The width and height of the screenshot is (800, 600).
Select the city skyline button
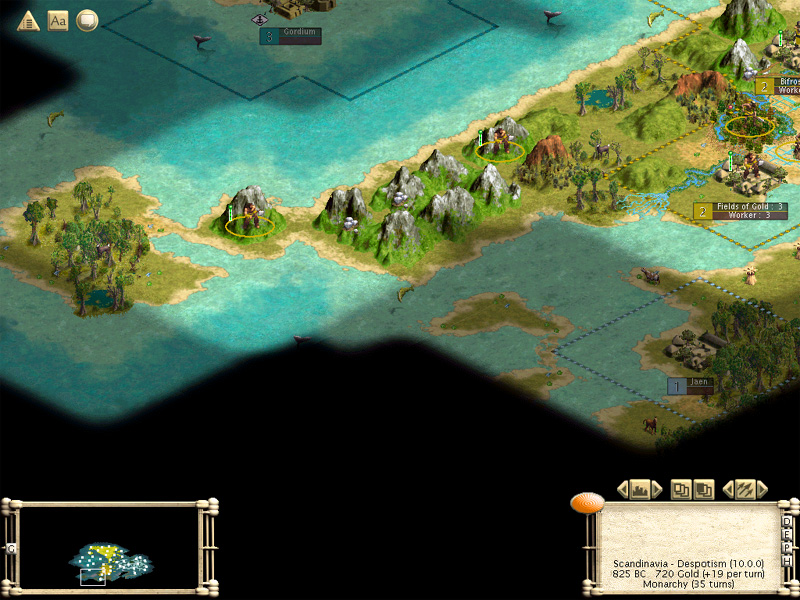coord(640,489)
